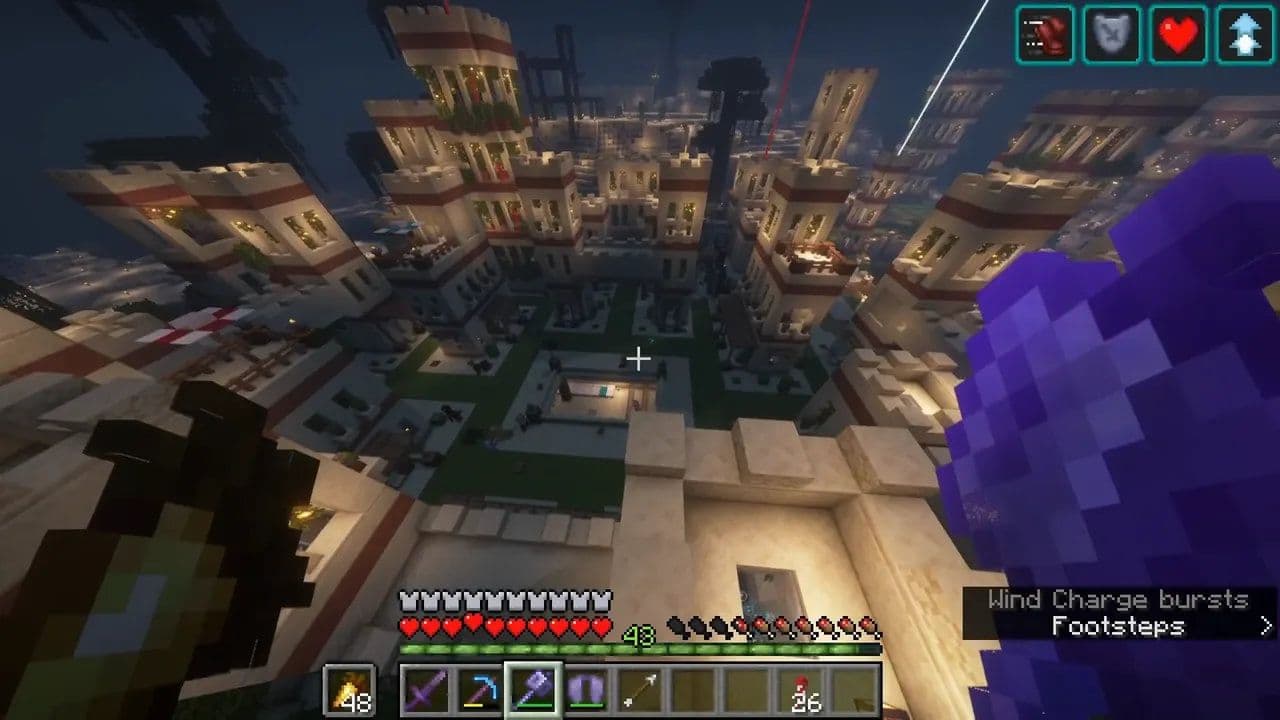Click the red elytra icon in the top-right corner
This screenshot has width=1280, height=720.
1045,33
